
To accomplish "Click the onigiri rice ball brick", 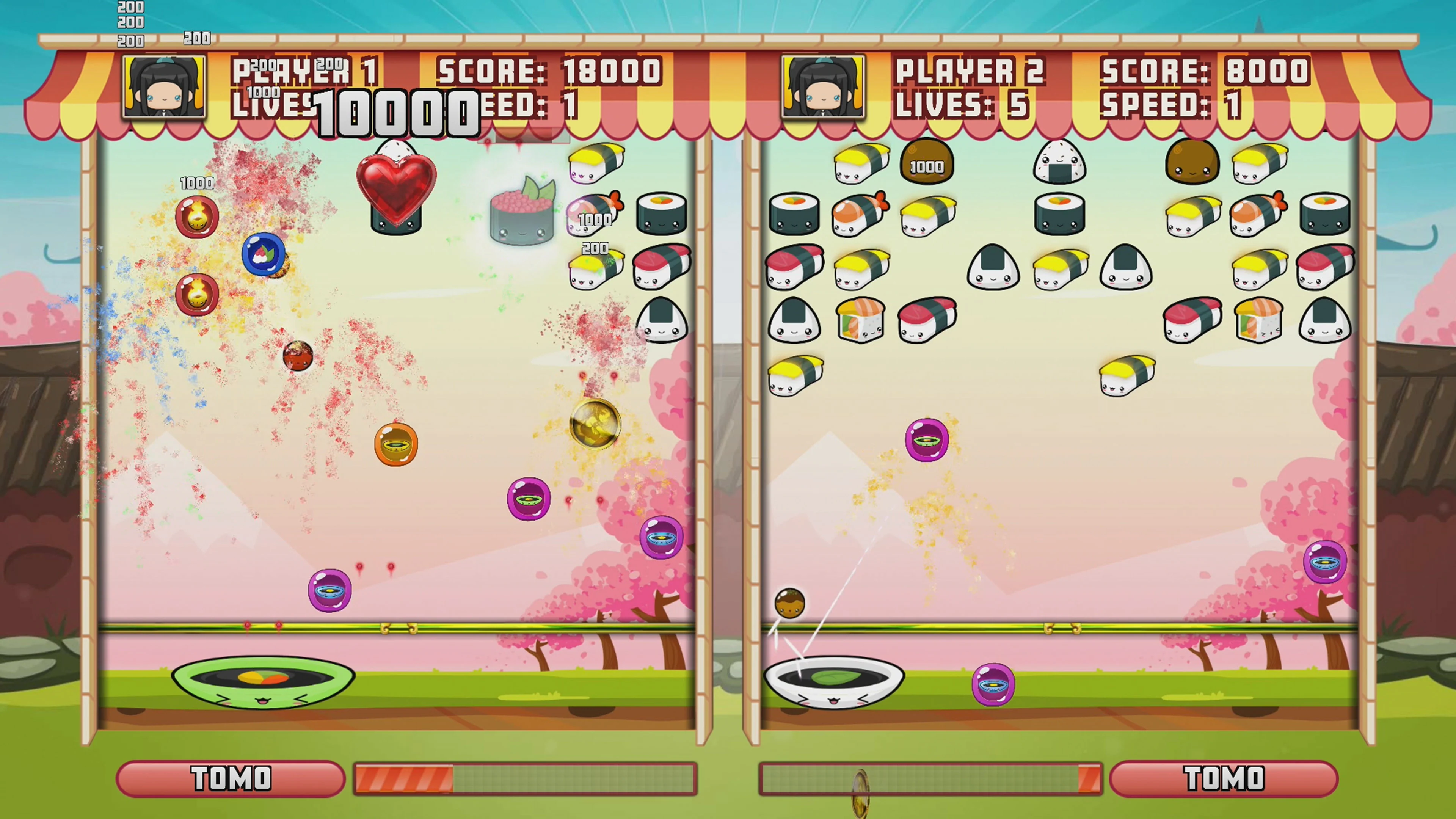I will pyautogui.click(x=1059, y=163).
